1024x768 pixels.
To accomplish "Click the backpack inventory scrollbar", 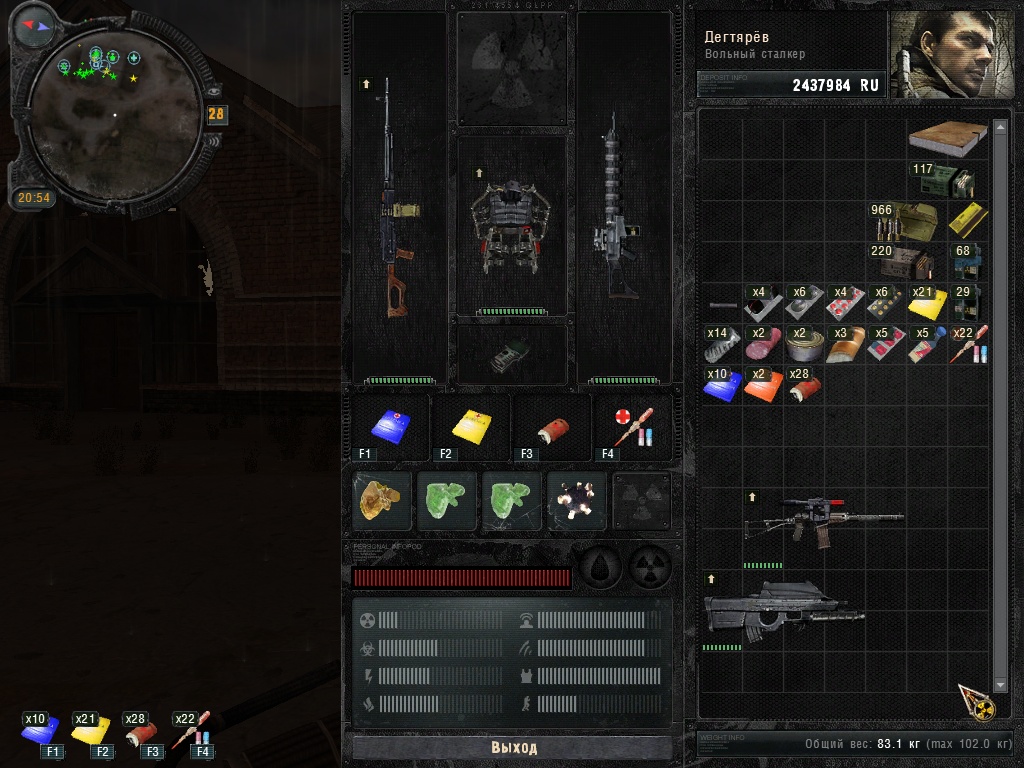I will click(1000, 400).
